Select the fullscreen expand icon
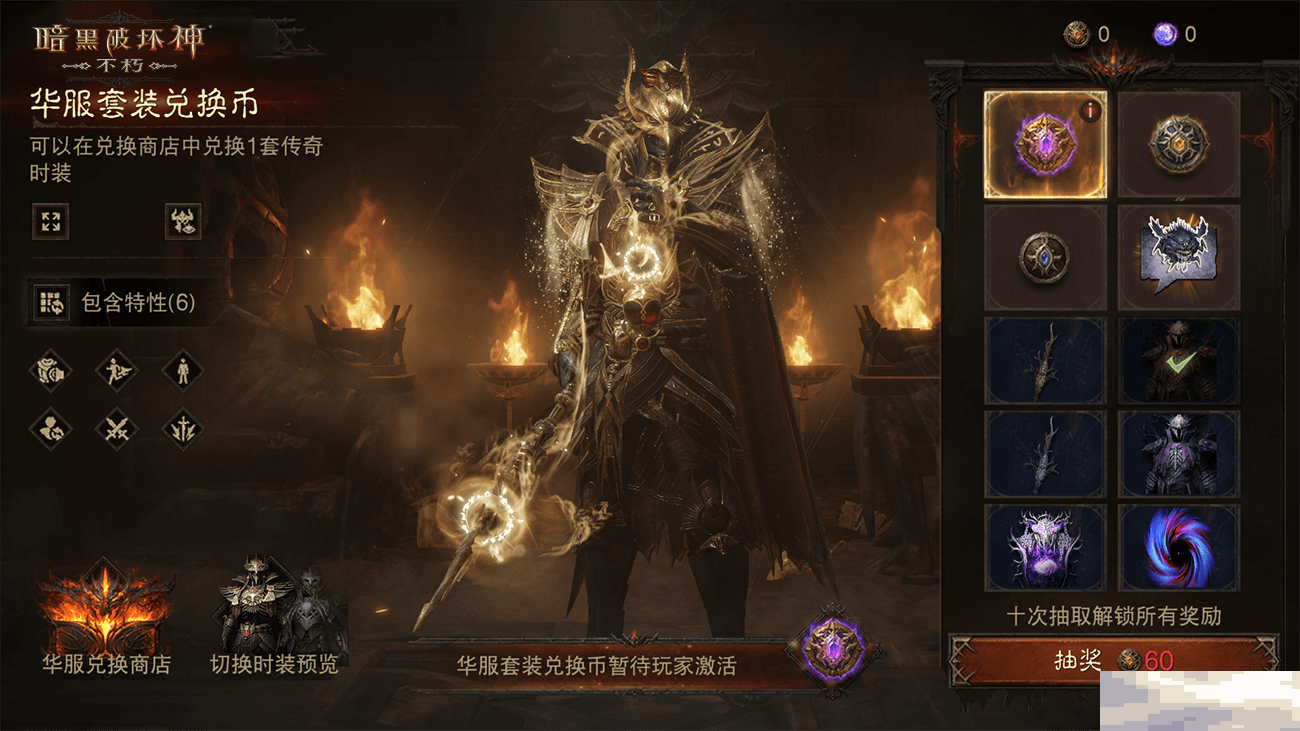 point(51,222)
